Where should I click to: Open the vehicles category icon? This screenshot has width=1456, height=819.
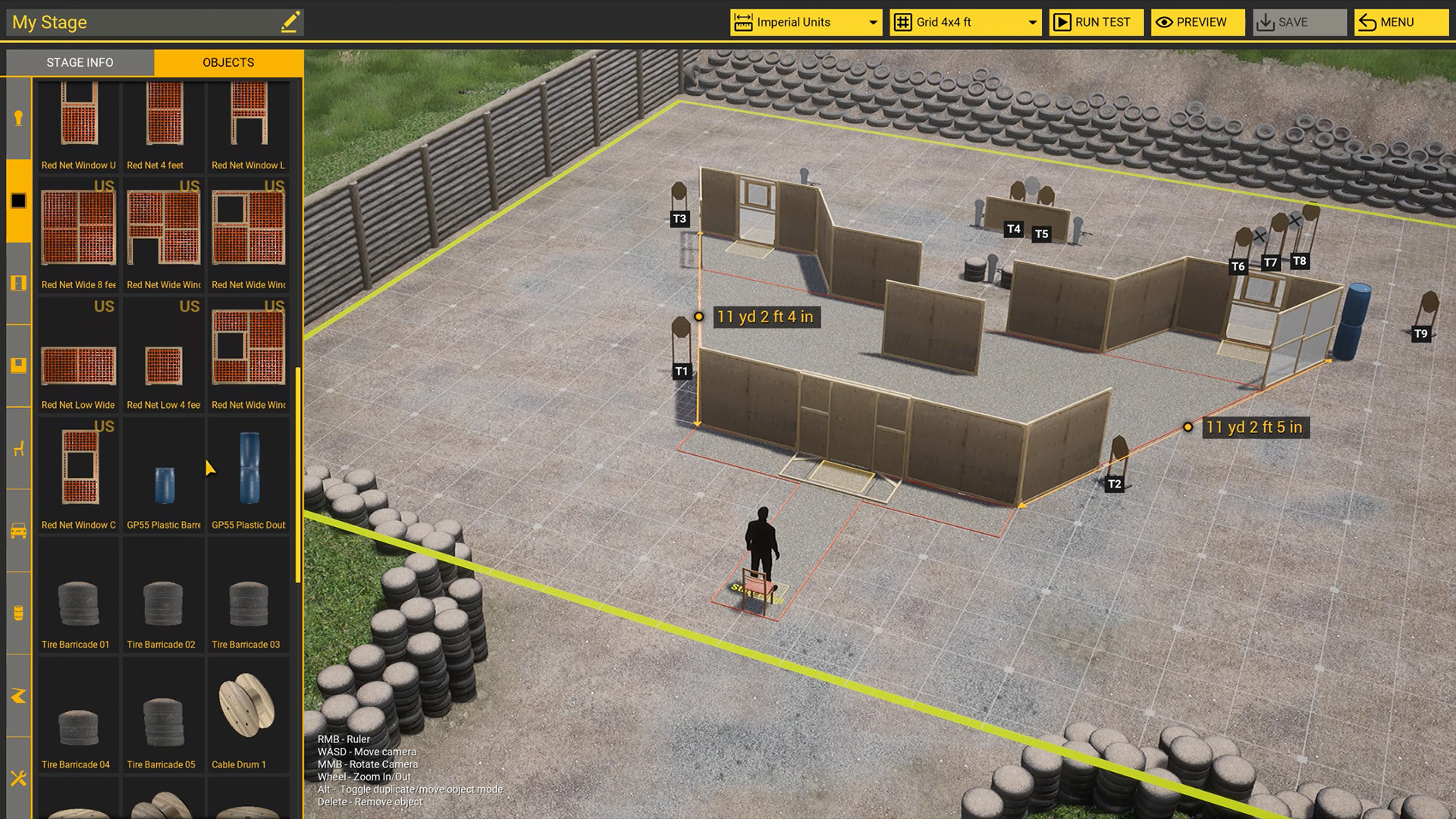point(18,530)
